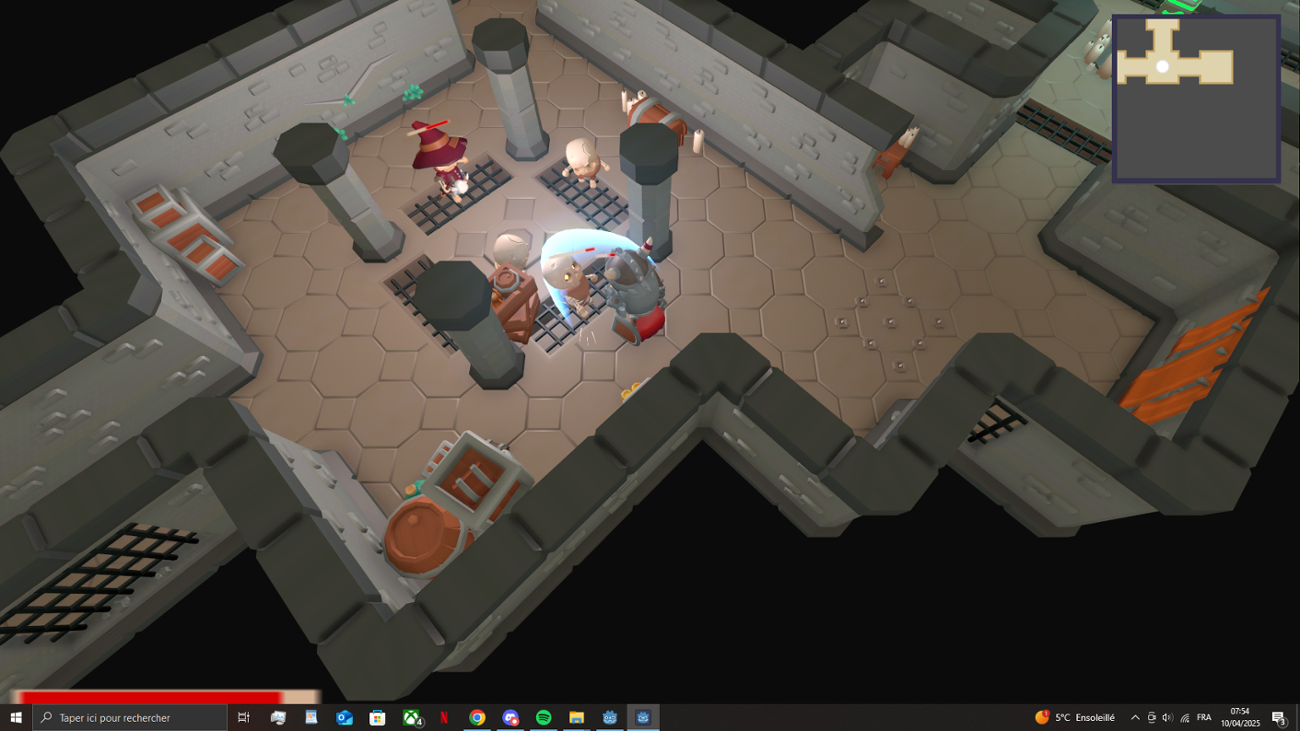Open the Windows Start menu
This screenshot has width=1300, height=731.
18,717
